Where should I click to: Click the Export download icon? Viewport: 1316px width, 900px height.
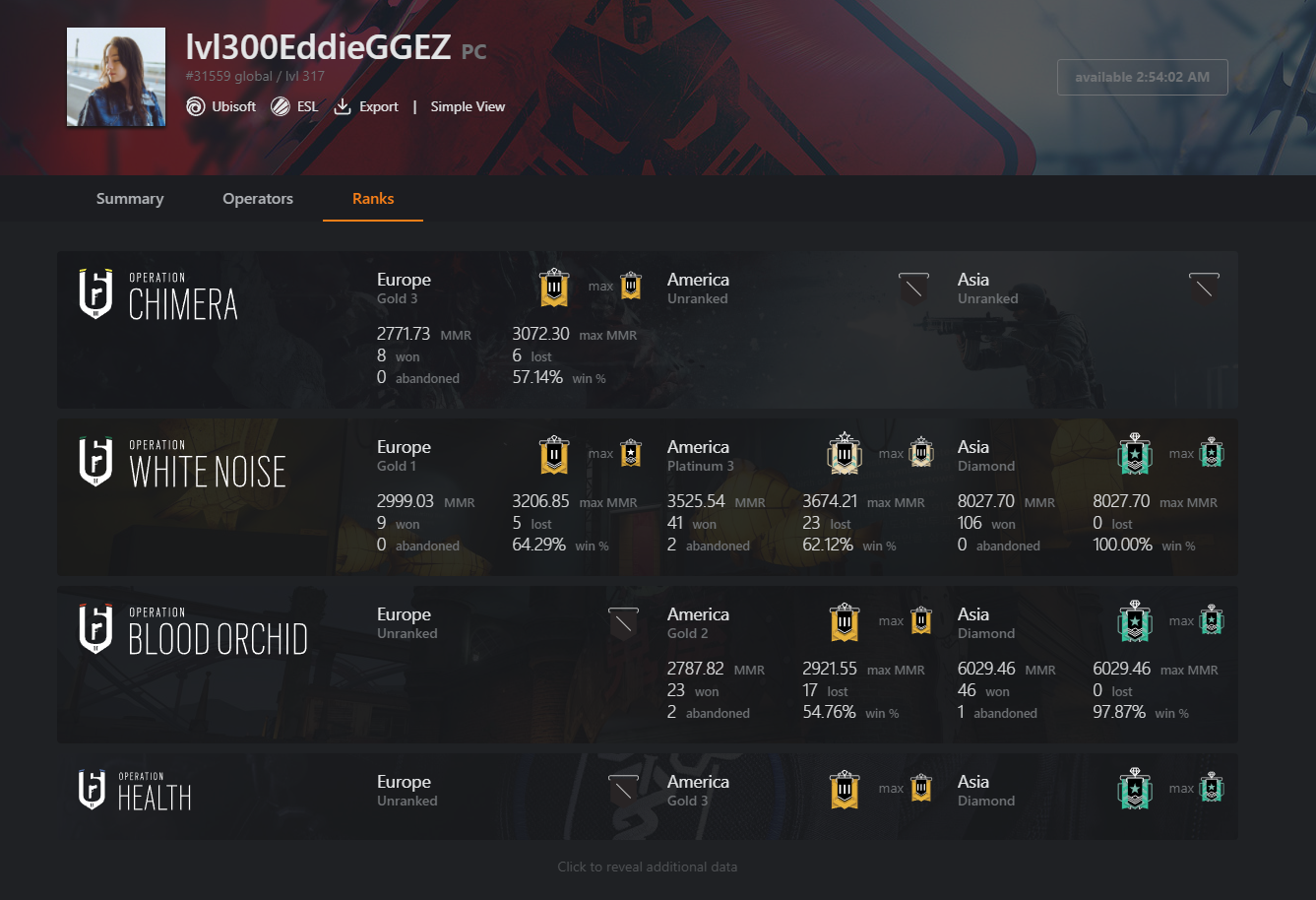(x=342, y=106)
